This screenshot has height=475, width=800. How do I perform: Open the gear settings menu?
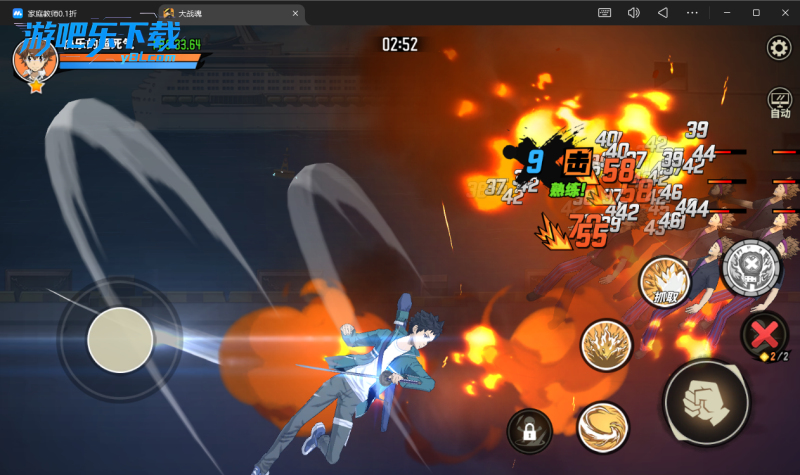click(778, 48)
